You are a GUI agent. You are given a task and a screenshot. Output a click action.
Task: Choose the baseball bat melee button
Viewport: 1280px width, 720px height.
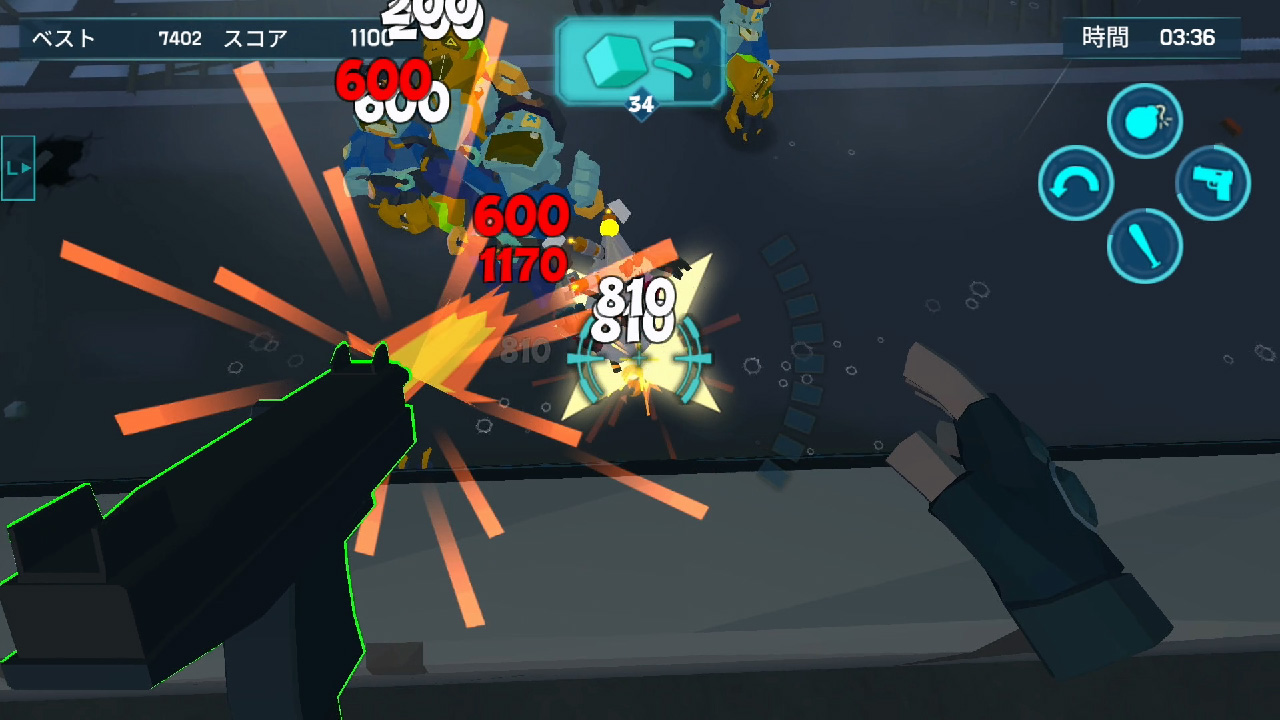pos(1145,246)
